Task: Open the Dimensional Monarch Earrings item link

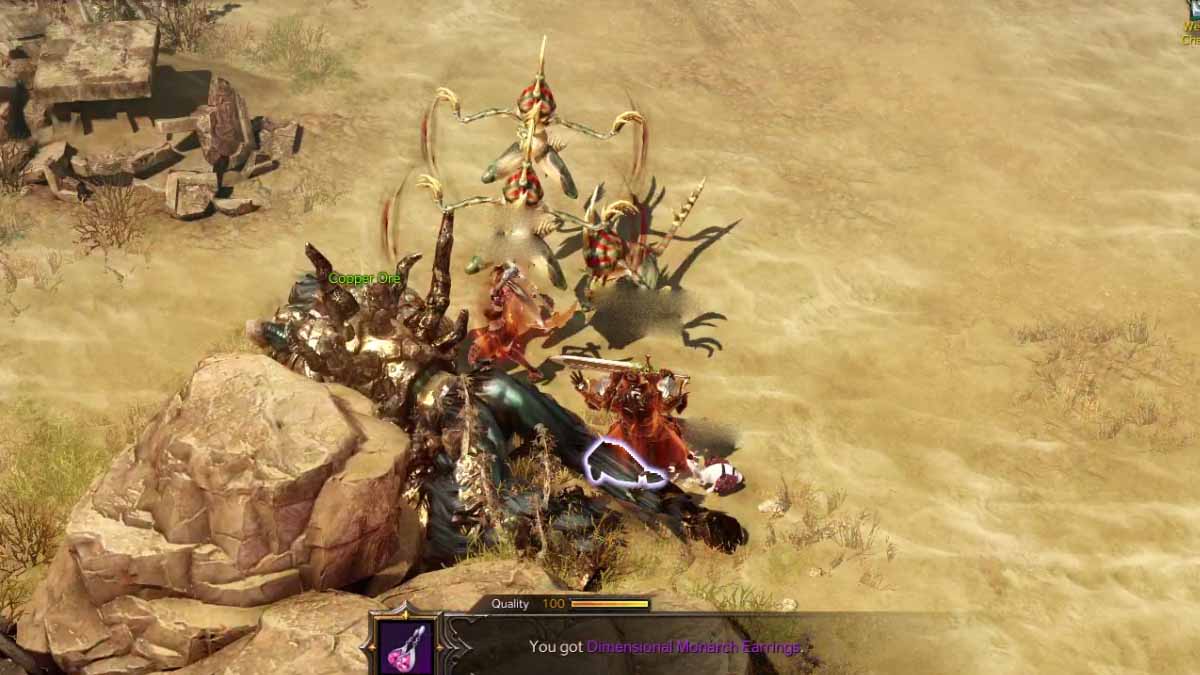Action: coord(693,647)
